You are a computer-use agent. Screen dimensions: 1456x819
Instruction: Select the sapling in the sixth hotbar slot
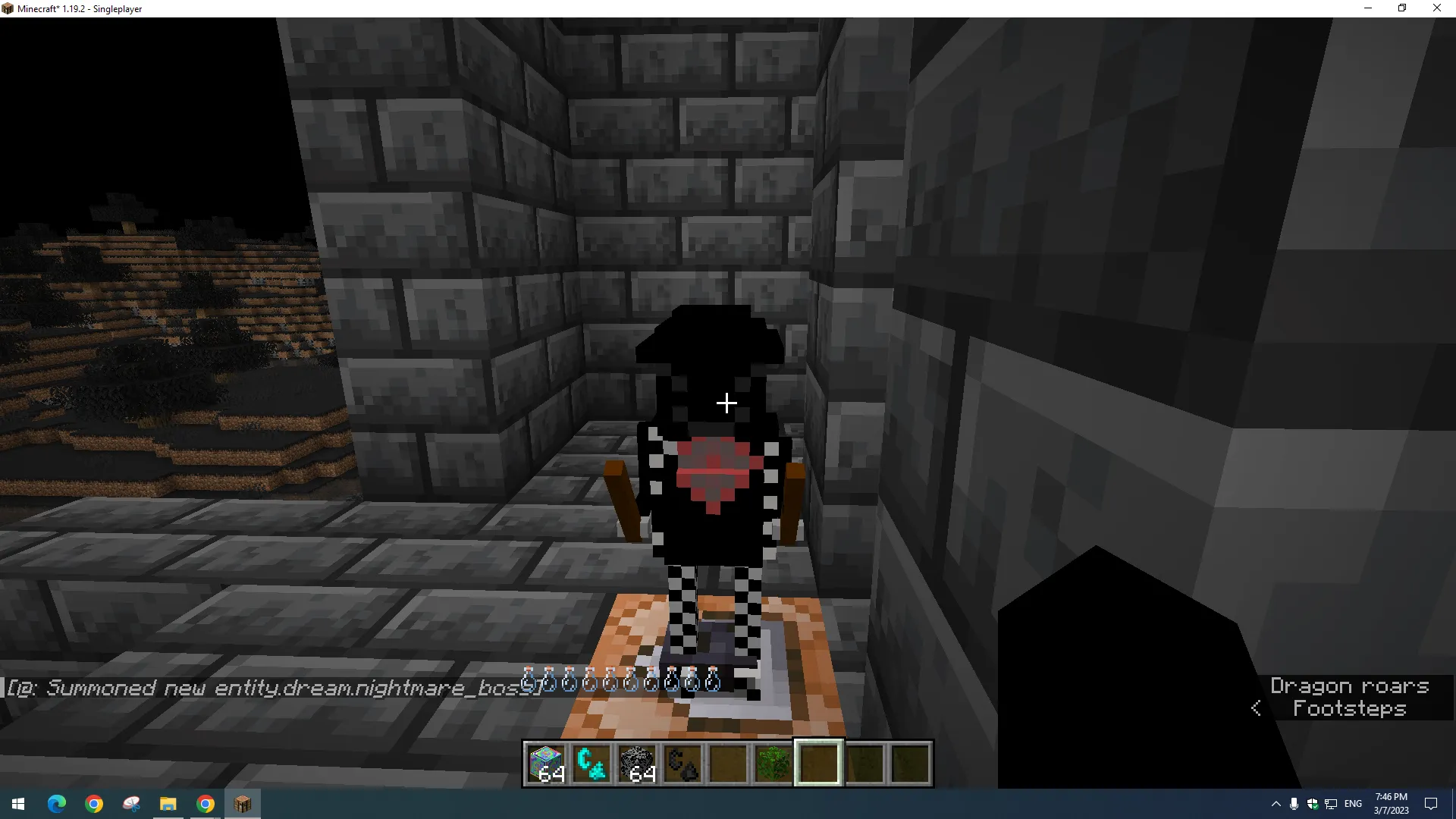(x=773, y=764)
